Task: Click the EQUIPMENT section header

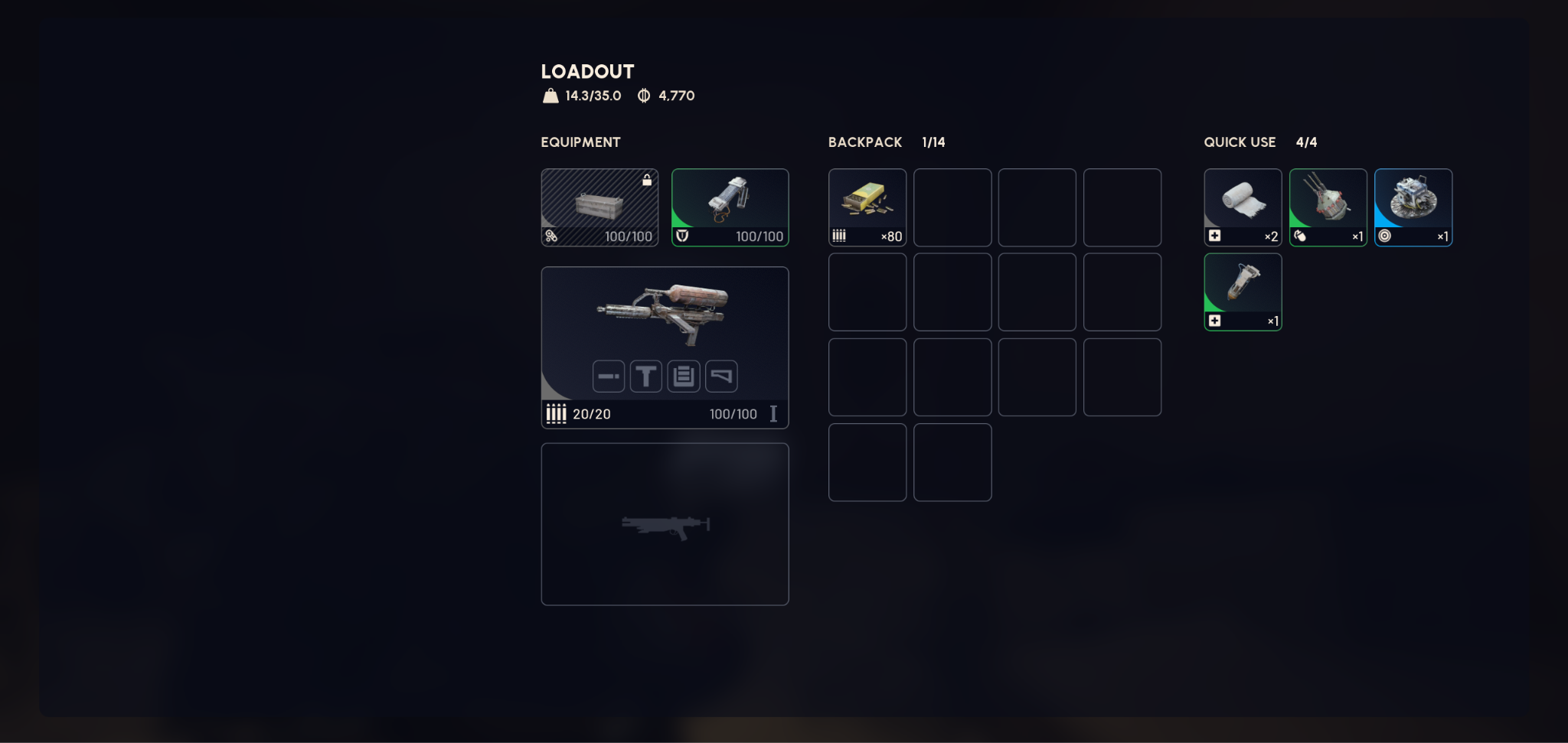Action: 580,142
